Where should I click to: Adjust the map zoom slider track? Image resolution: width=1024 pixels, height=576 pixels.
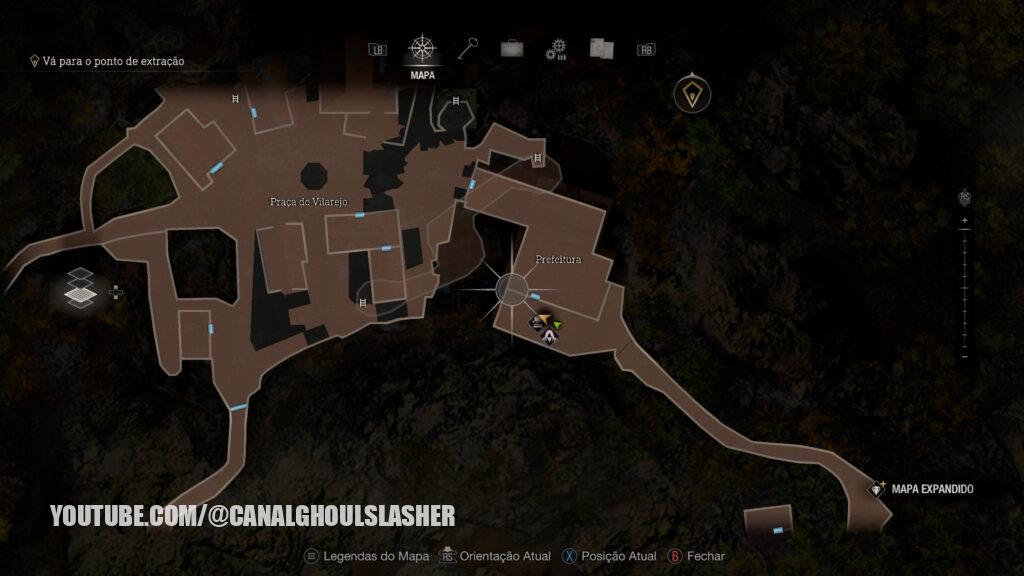(964, 288)
